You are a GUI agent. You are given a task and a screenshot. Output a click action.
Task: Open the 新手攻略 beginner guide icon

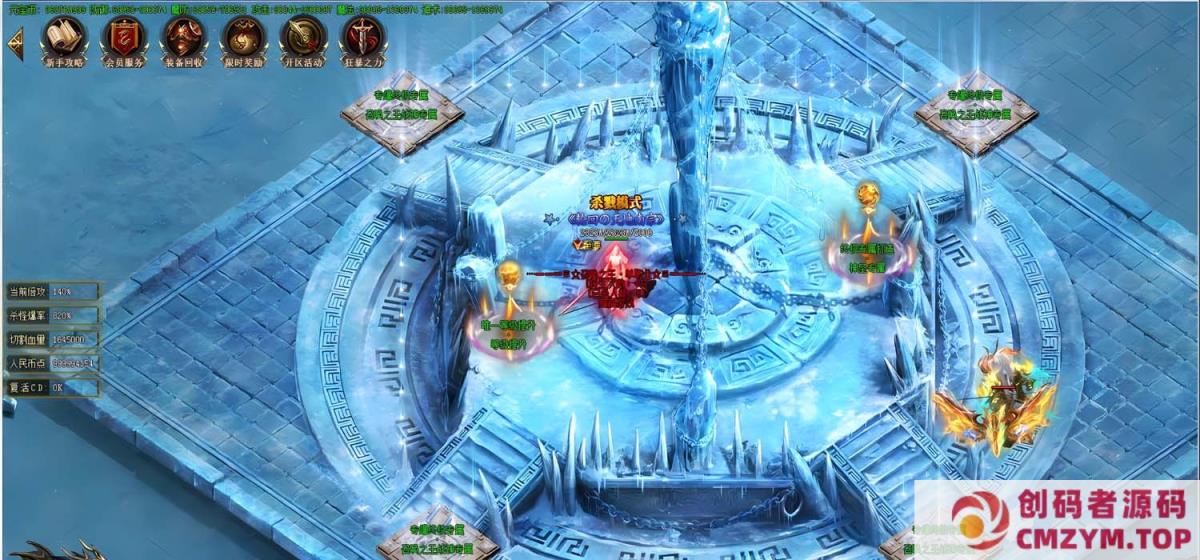(x=64, y=38)
